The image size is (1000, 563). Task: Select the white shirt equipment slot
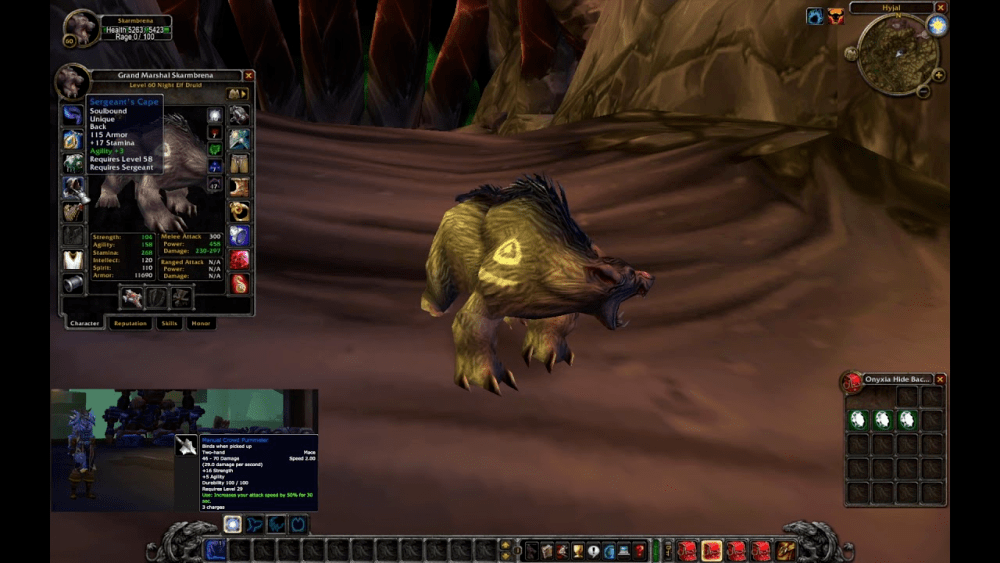tap(72, 260)
